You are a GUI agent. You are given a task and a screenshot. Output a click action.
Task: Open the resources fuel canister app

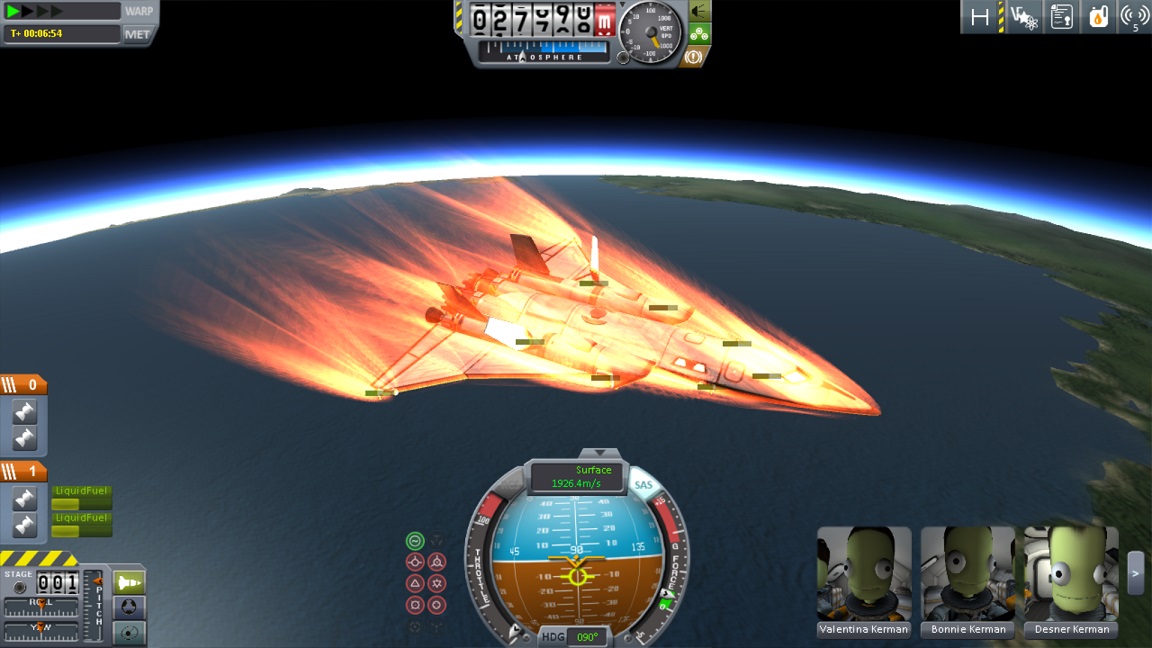tap(1098, 17)
